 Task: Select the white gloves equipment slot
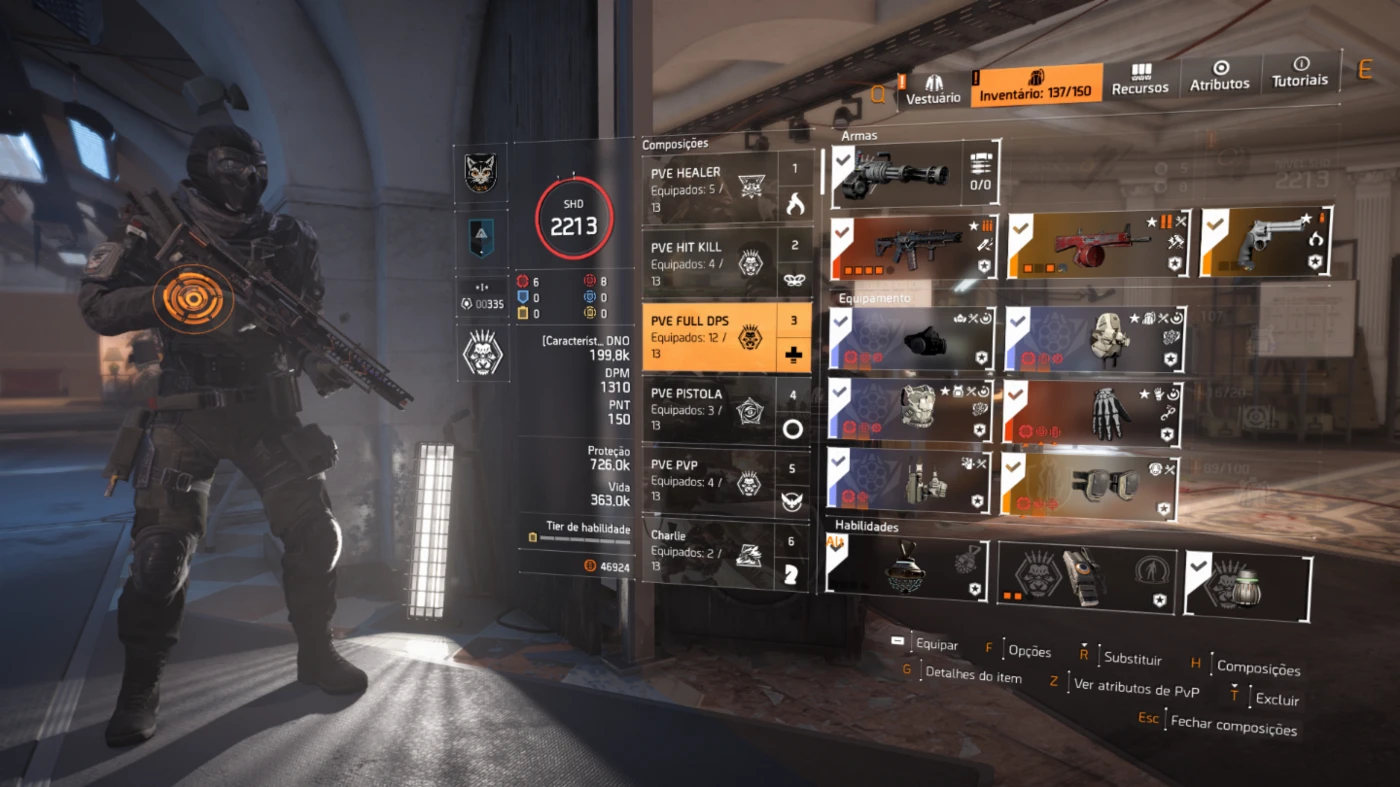pos(1092,412)
